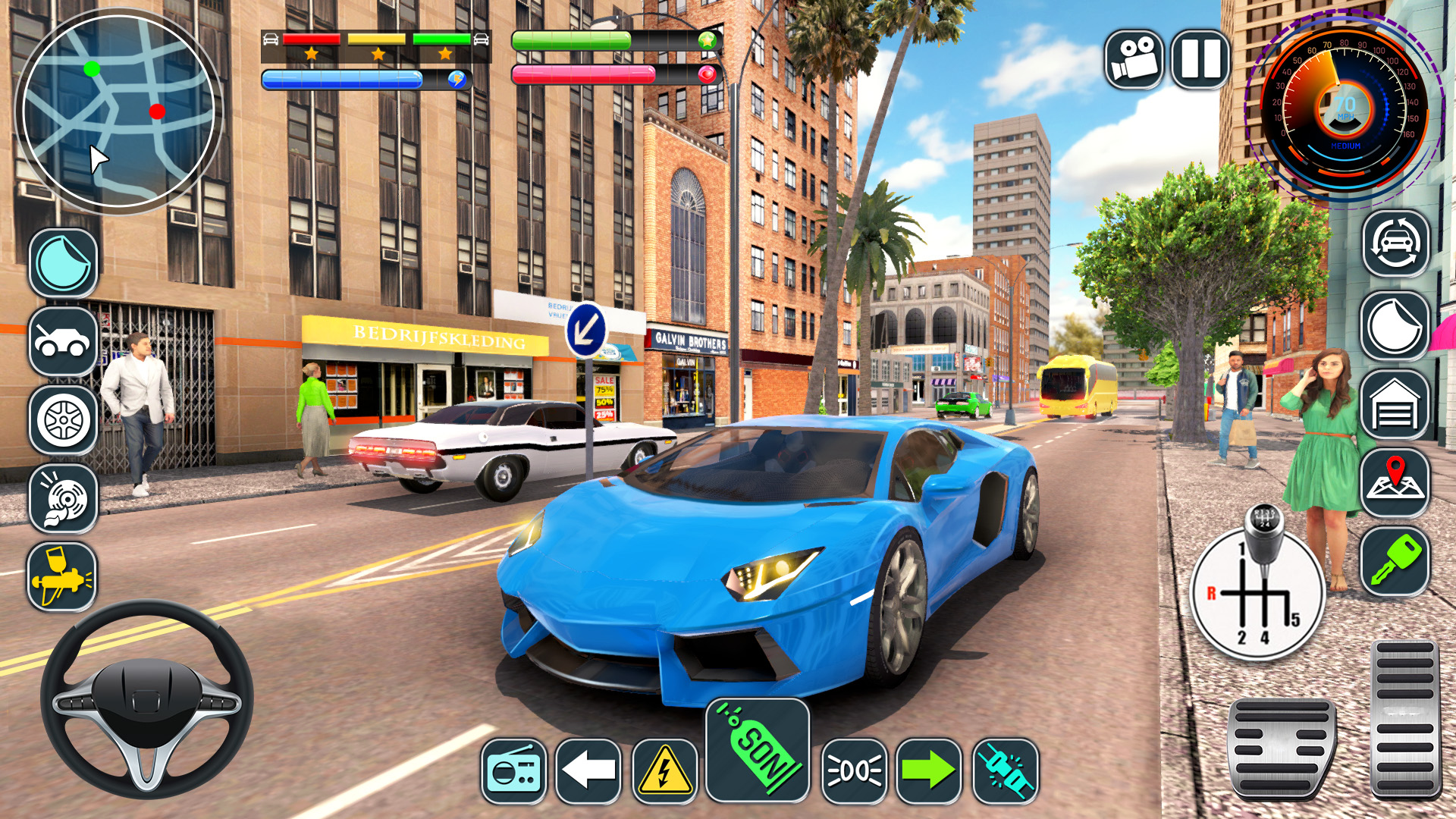Open the car body customization button
Viewport: 1456px width, 819px height.
click(x=64, y=341)
